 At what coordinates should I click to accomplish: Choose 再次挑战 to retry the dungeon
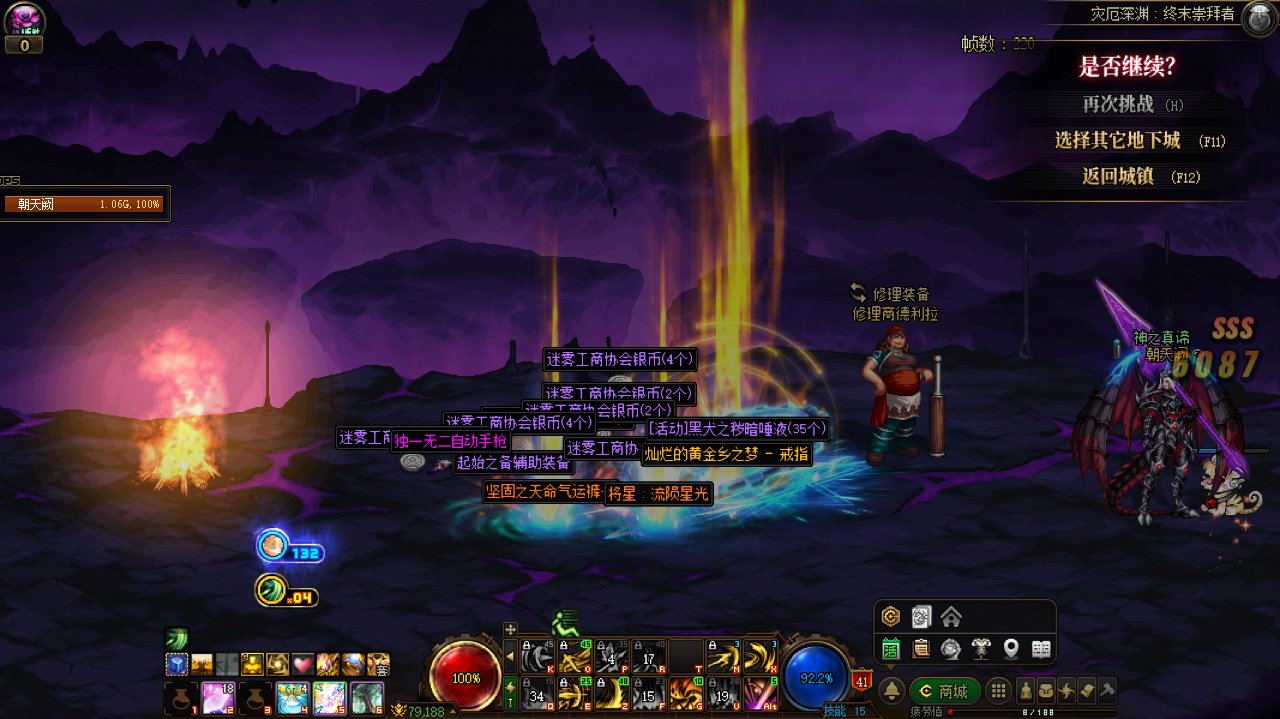tap(1118, 104)
